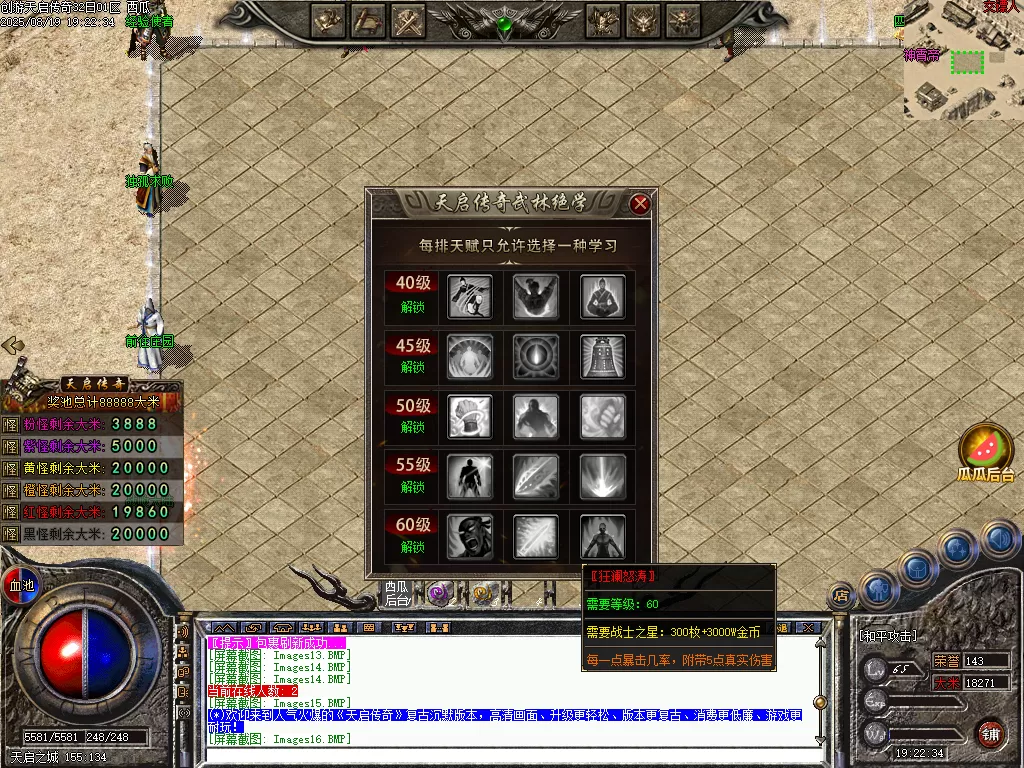Pick the light beam burst talent
The image size is (1024, 768).
[603, 476]
